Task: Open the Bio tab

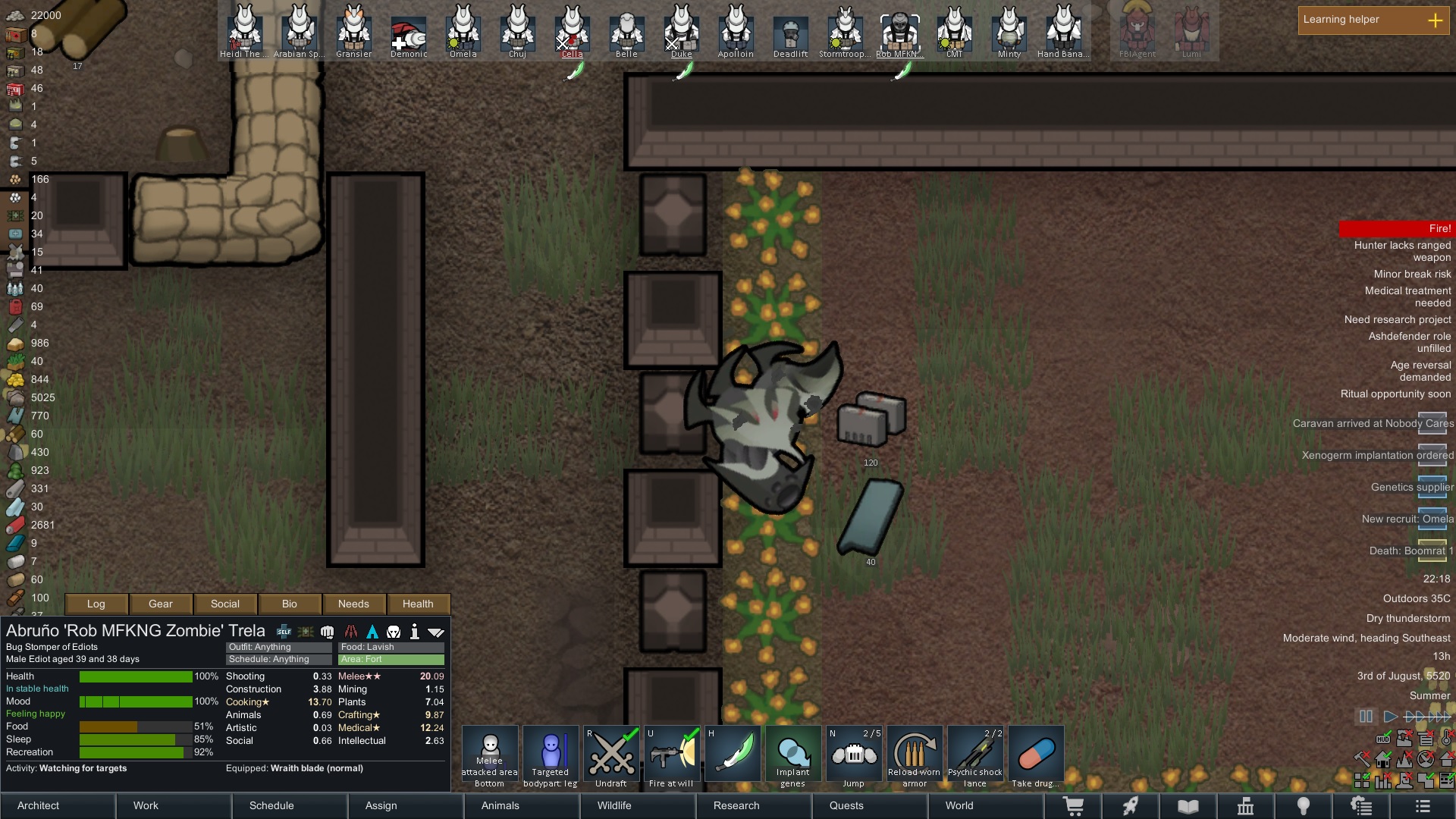Action: (x=290, y=604)
